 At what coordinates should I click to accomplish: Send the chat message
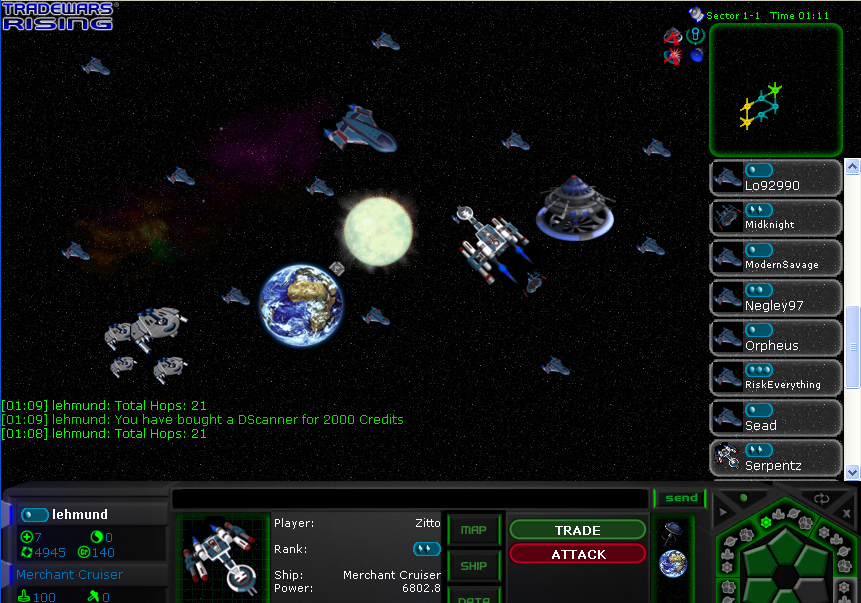[680, 498]
